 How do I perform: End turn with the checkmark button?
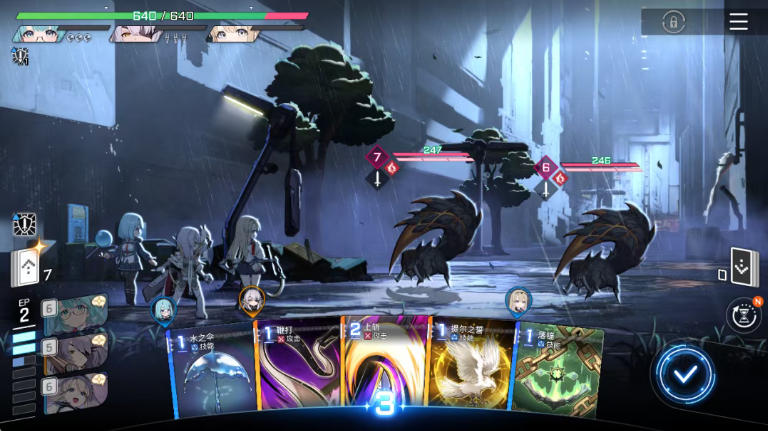[x=685, y=375]
